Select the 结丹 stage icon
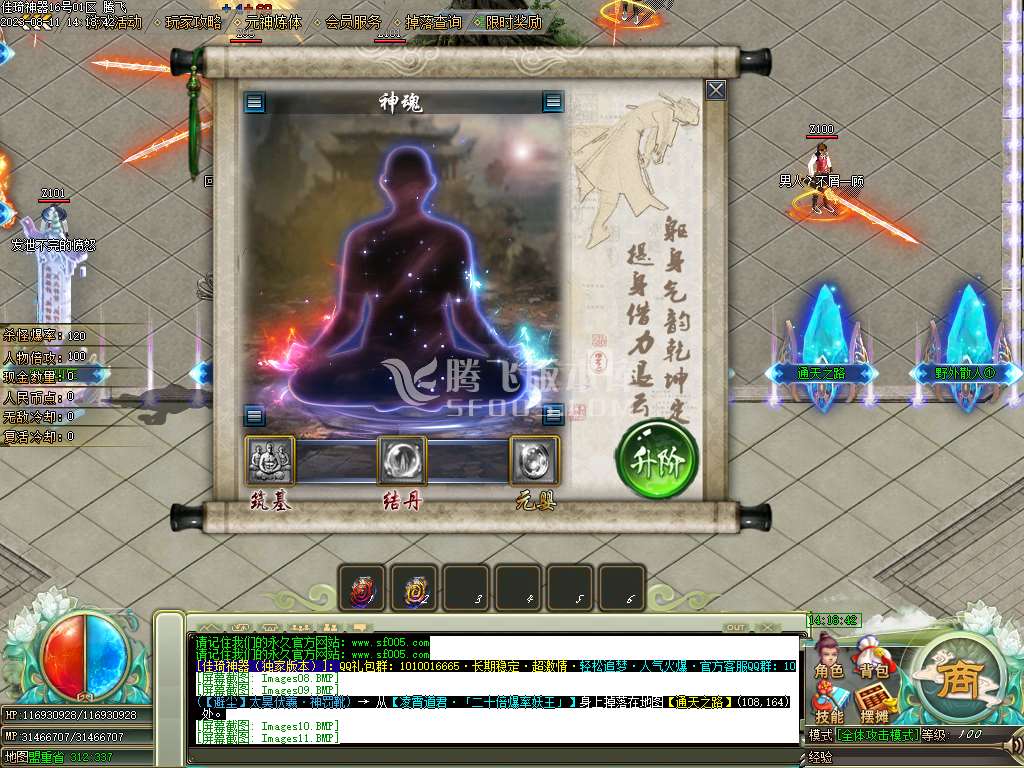1024x768 pixels. 402,461
